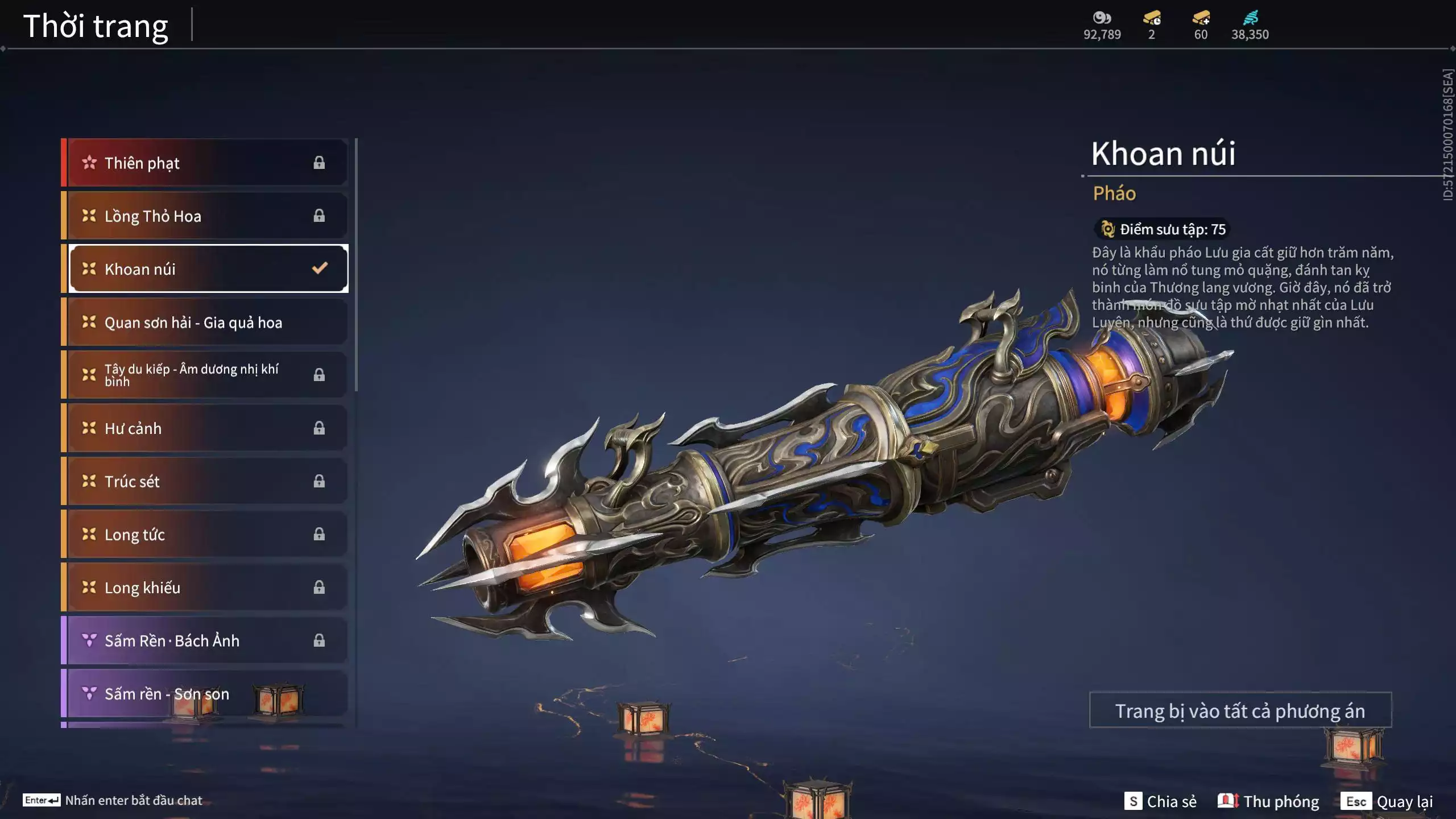Click the chat prompt to start chatting
1456x819 pixels.
coord(114,800)
